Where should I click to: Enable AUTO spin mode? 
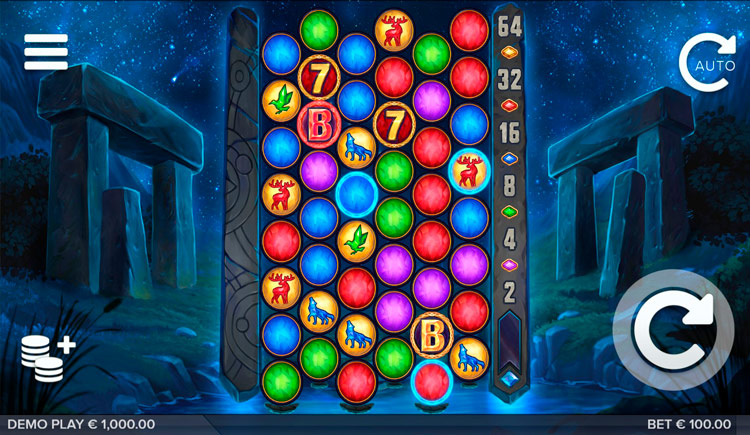pyautogui.click(x=707, y=62)
